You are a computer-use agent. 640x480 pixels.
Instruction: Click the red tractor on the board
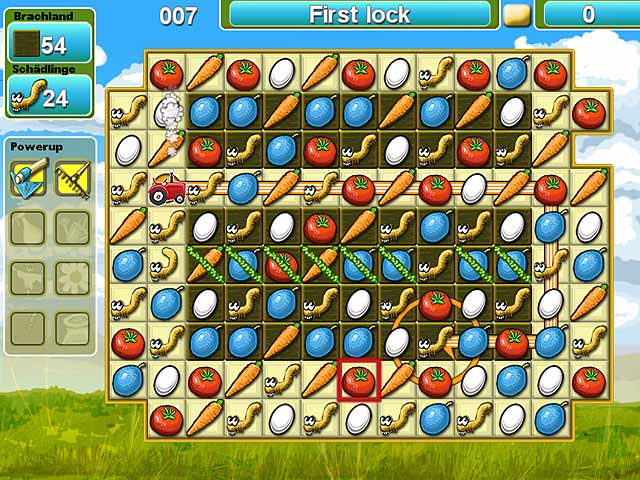click(167, 188)
